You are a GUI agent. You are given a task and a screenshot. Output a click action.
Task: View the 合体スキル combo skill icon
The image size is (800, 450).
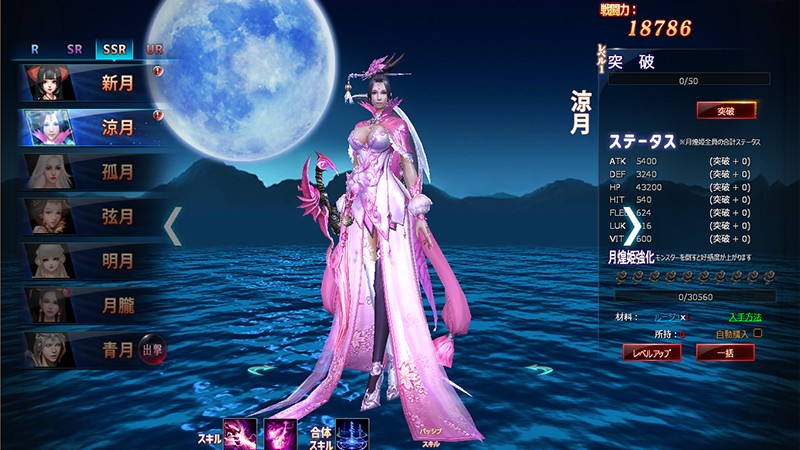pyautogui.click(x=352, y=434)
